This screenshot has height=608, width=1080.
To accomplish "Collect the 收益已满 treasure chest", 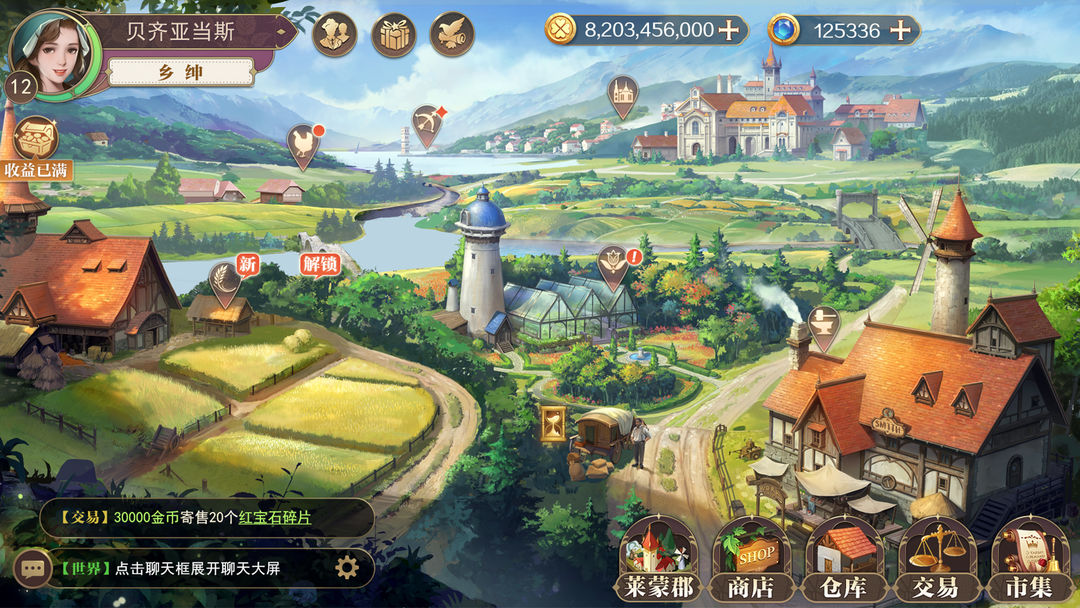I will coord(36,142).
